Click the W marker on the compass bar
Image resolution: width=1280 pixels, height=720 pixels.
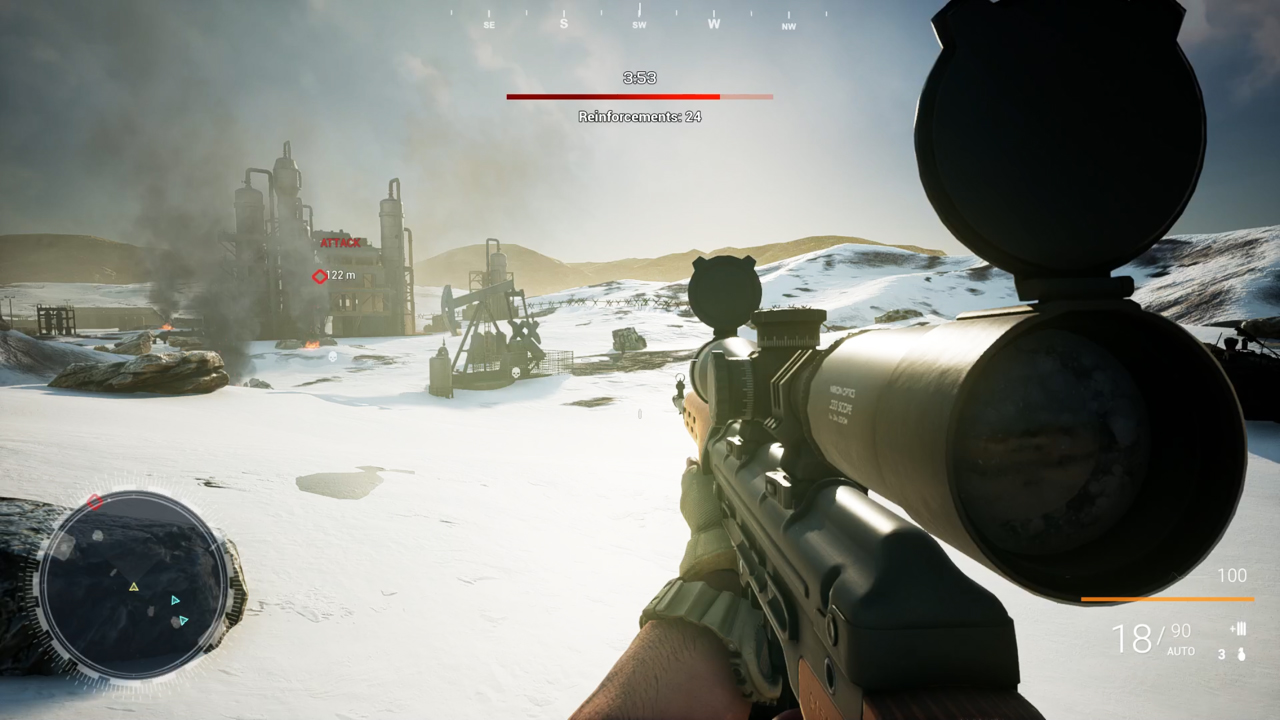pyautogui.click(x=713, y=22)
